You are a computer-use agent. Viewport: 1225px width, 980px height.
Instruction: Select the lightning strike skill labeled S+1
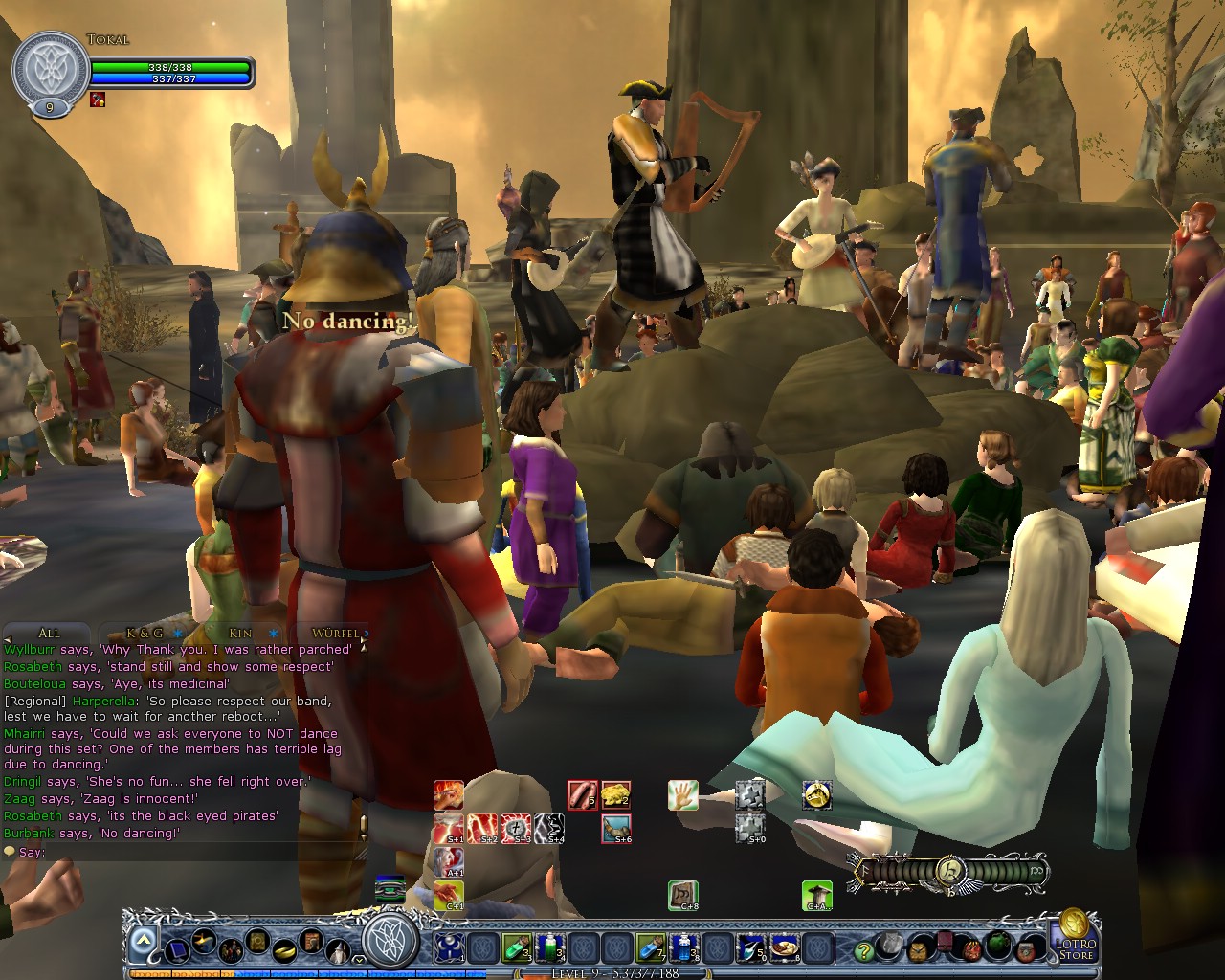[447, 827]
